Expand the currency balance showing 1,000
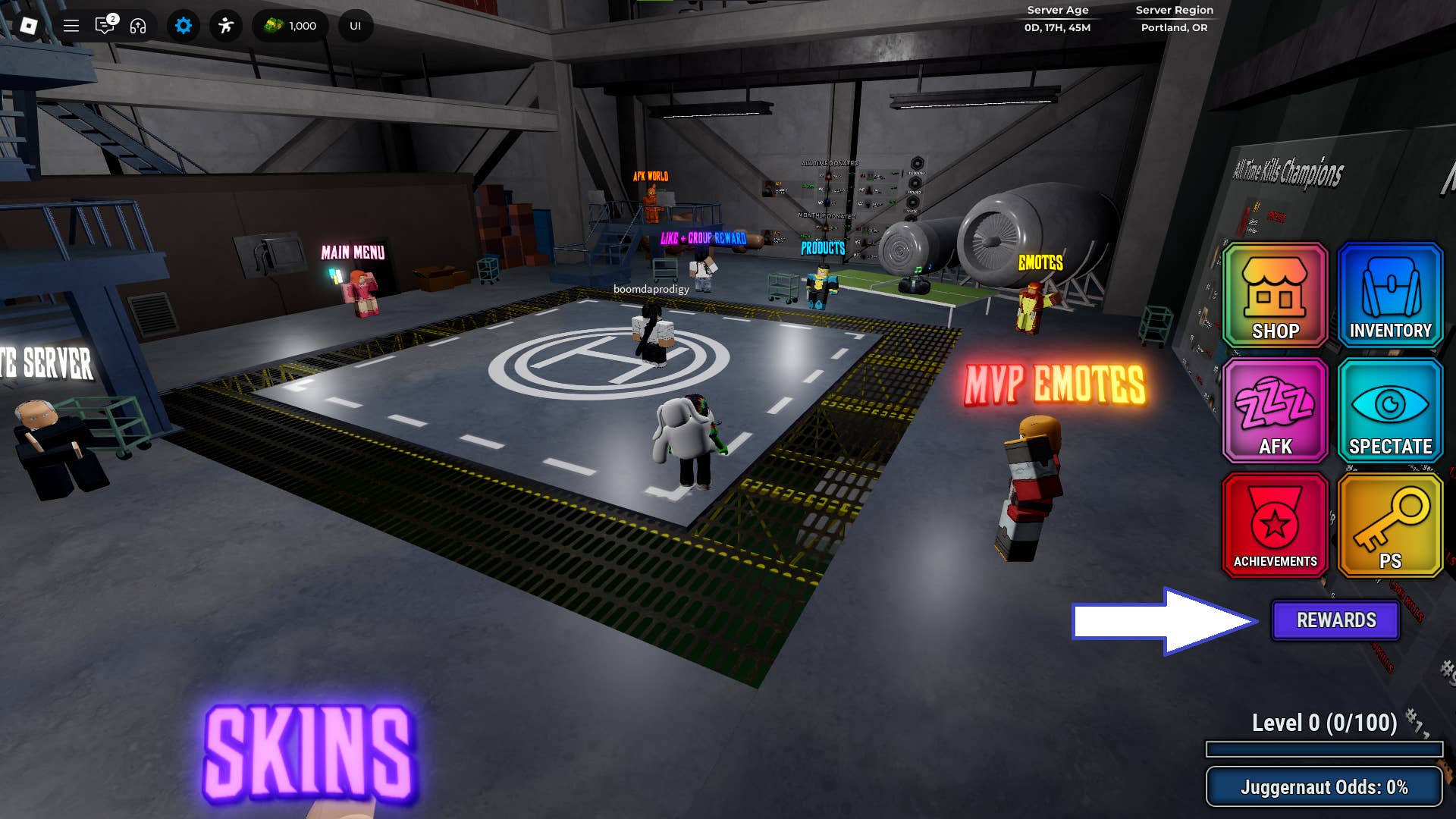The height and width of the screenshot is (819, 1456). [x=290, y=25]
